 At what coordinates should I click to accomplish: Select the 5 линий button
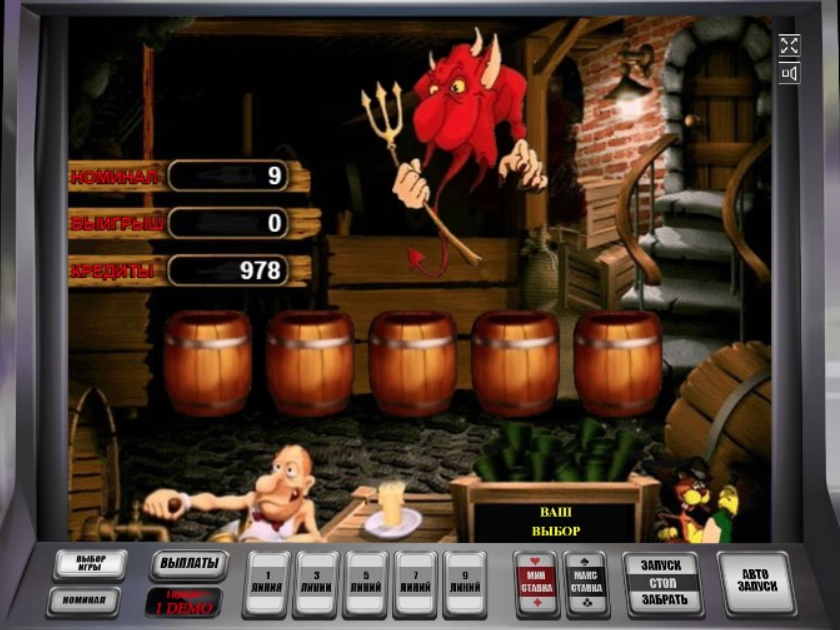[x=366, y=584]
